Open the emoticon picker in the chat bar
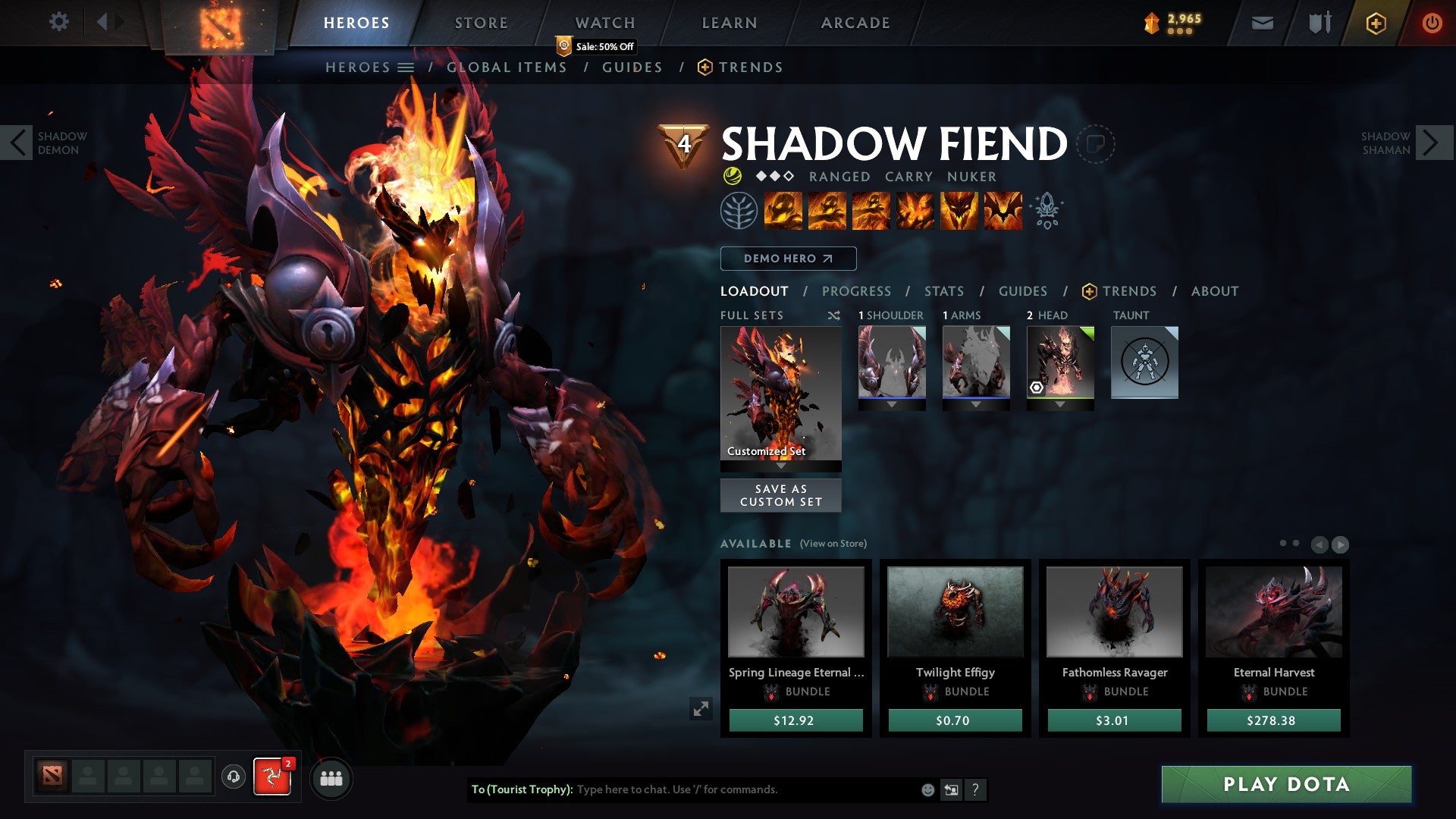Viewport: 1456px width, 819px height. coord(927,789)
